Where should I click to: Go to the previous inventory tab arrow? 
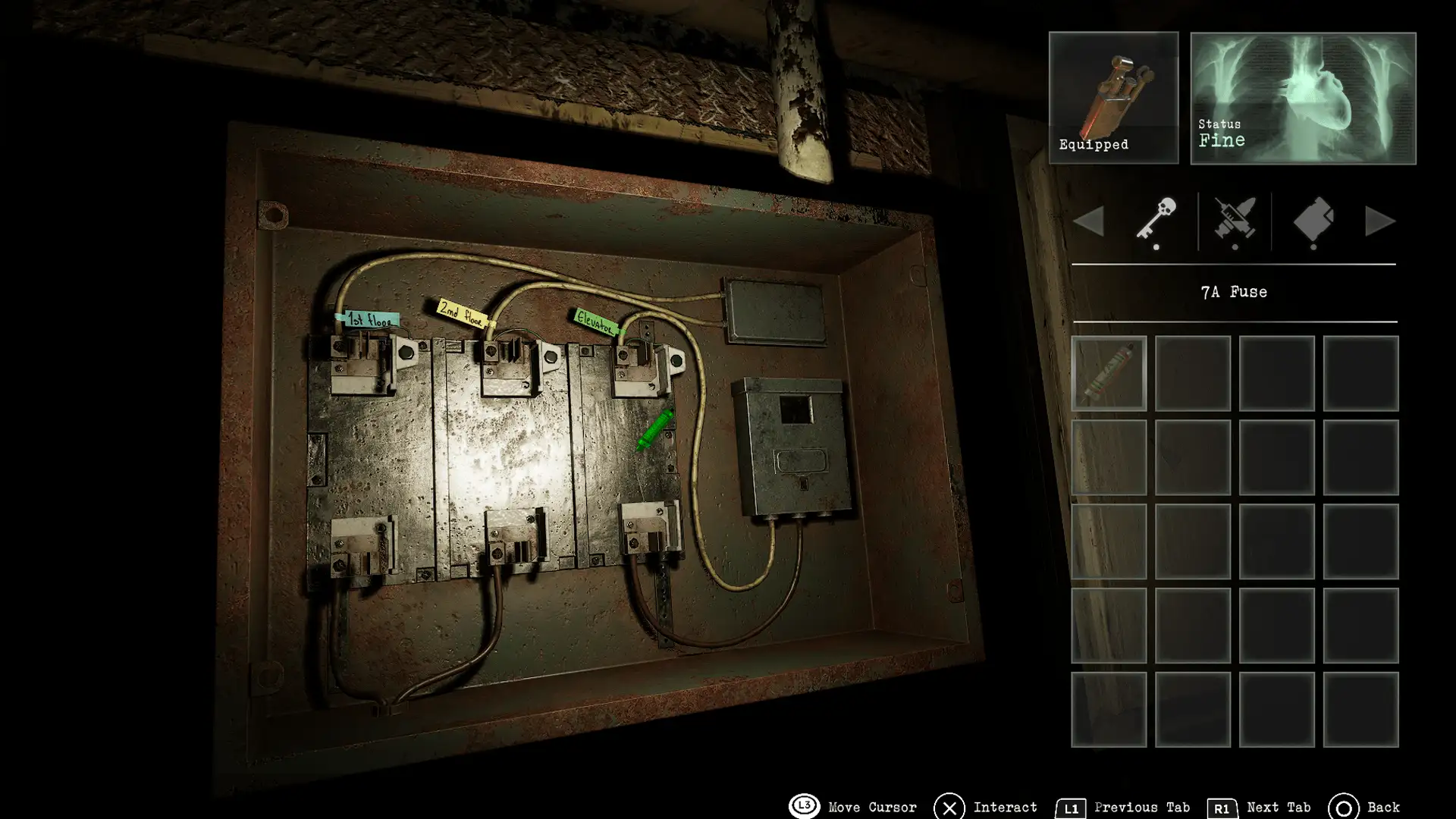coord(1089,221)
